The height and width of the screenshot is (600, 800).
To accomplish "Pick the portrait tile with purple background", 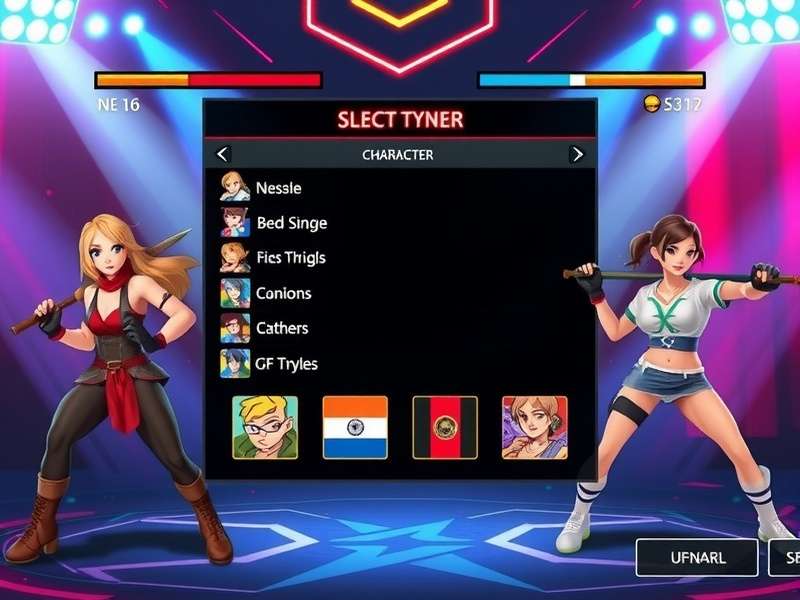I will [535, 427].
